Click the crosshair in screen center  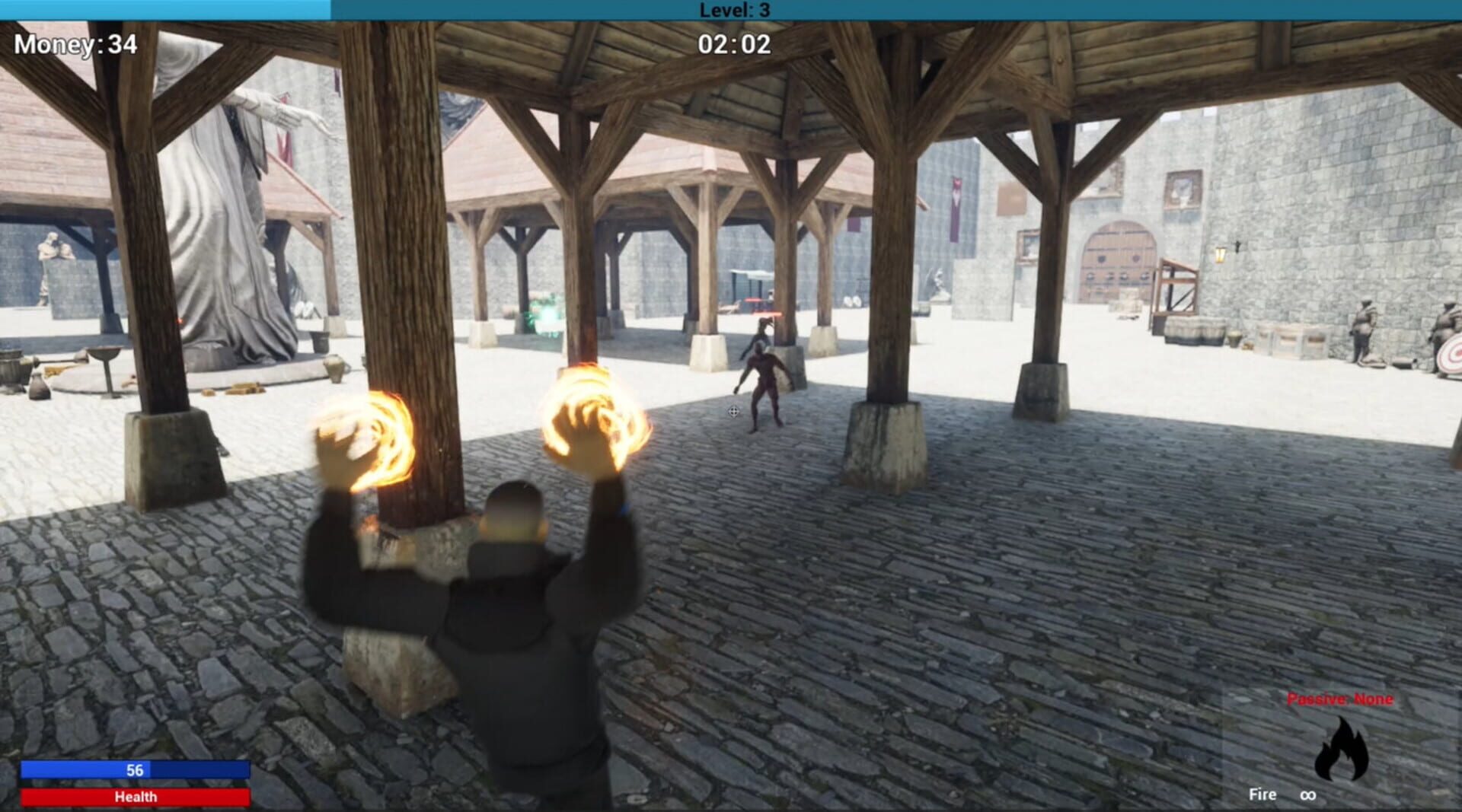click(x=733, y=412)
